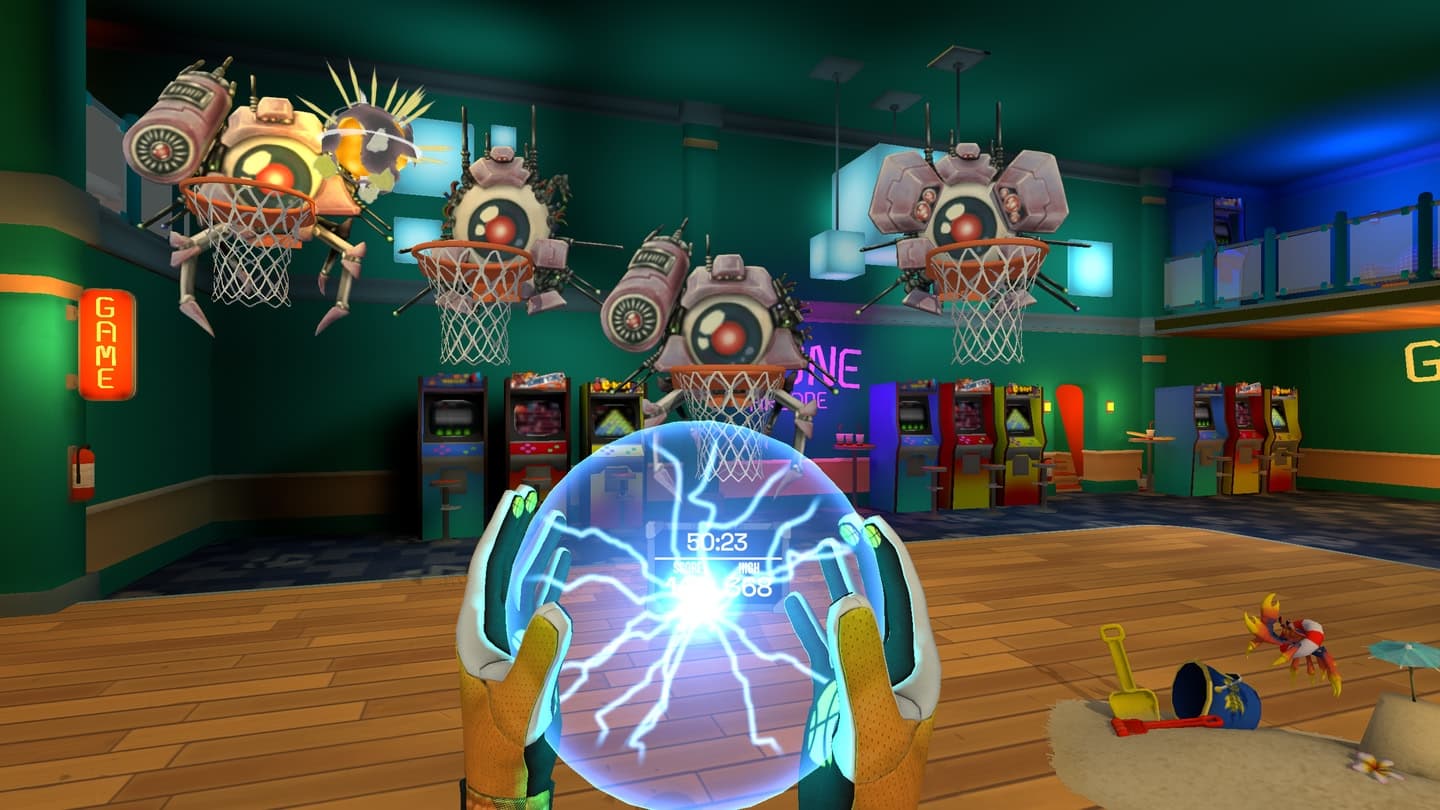Screen dimensions: 1440x810
Task: Select the SCORE label on the display
Action: [x=690, y=567]
